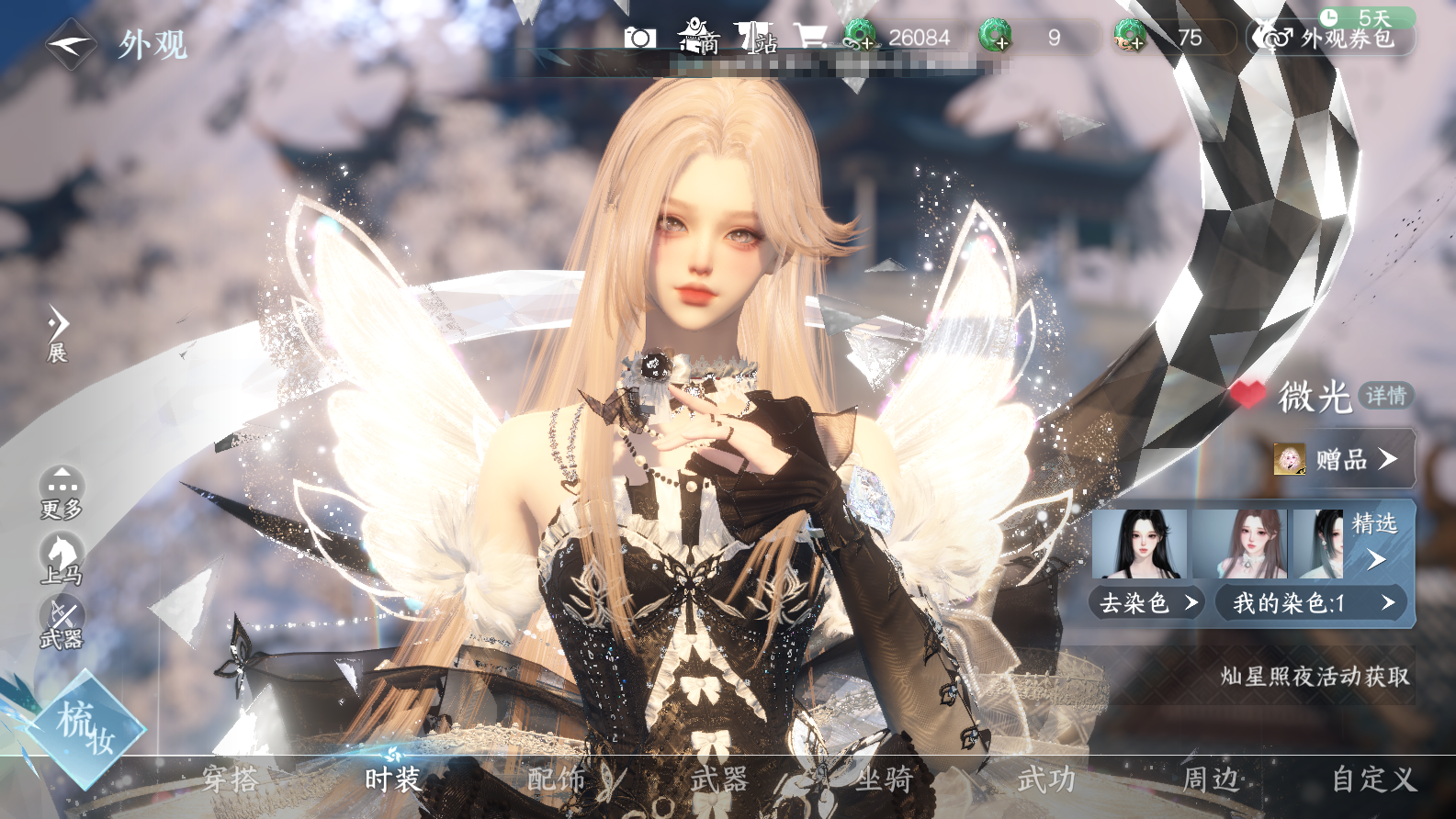The image size is (1456, 819).
Task: Select the 配饰 accessories tab
Action: coord(556,780)
